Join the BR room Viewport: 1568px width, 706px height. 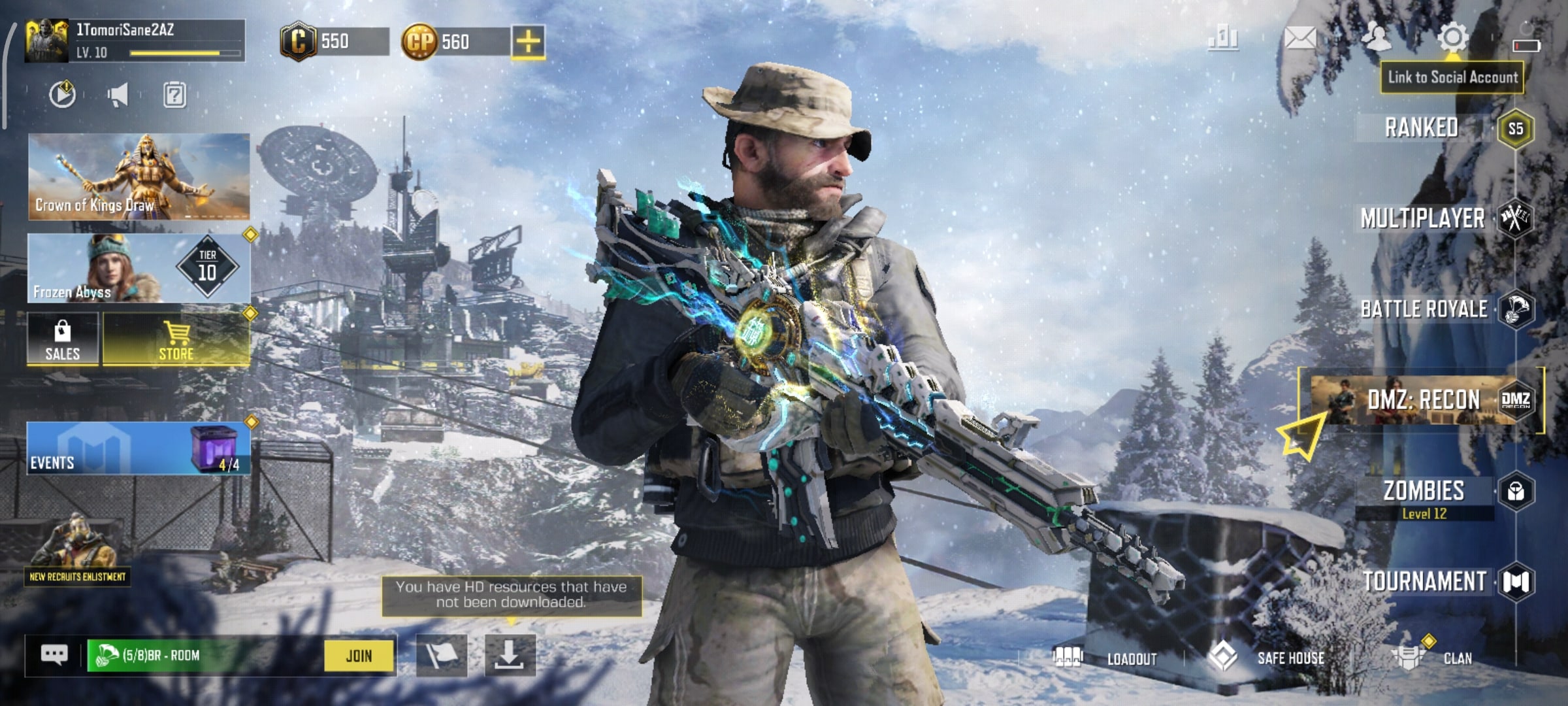(359, 656)
